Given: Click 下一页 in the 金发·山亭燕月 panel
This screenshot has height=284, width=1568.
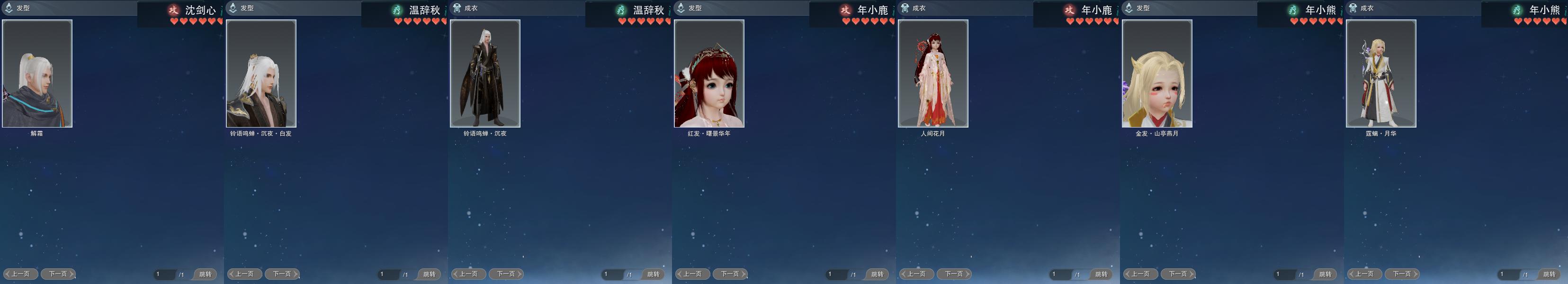Looking at the screenshot, I should (1178, 274).
